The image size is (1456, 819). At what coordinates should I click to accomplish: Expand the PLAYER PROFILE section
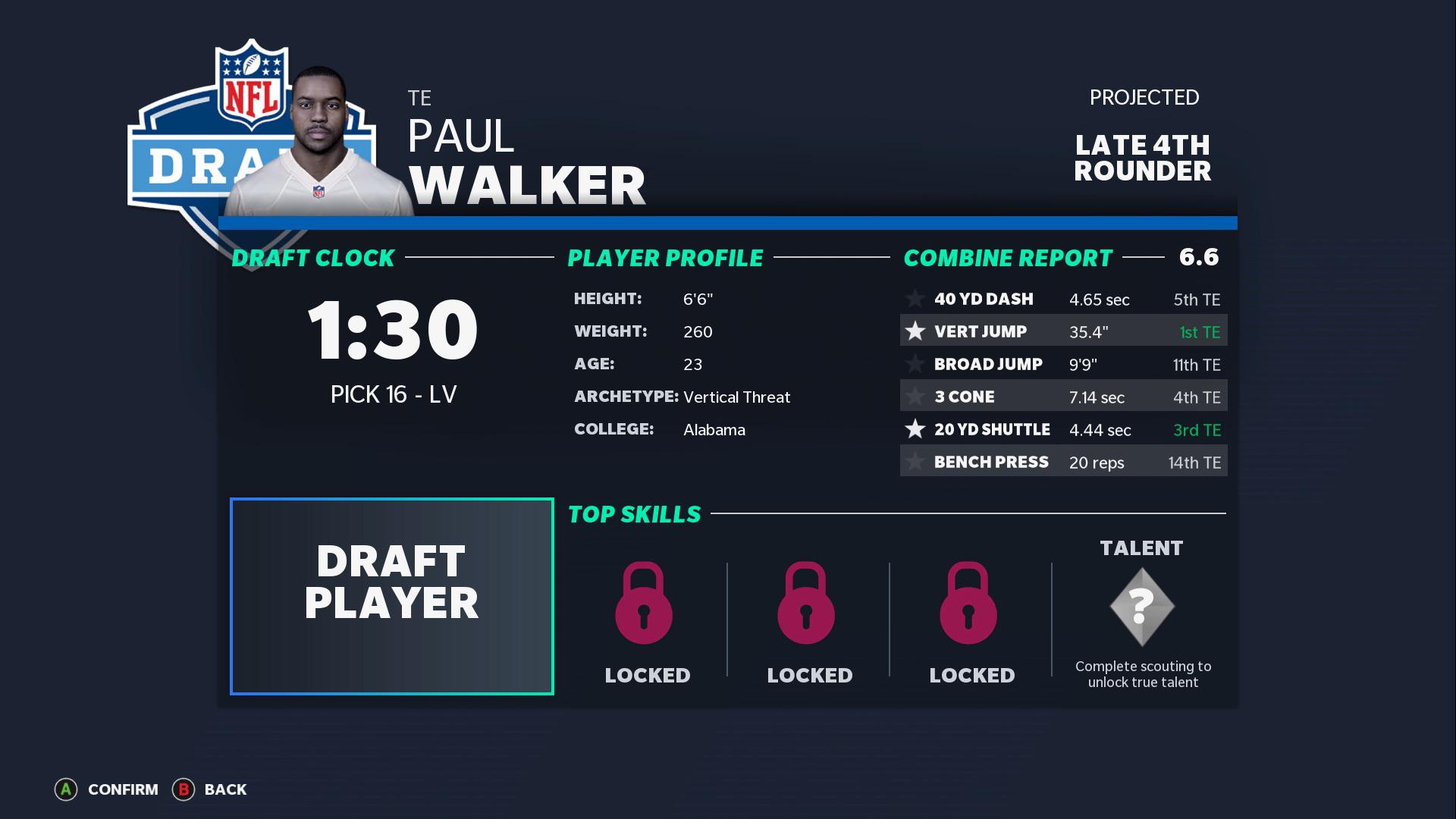click(x=665, y=258)
